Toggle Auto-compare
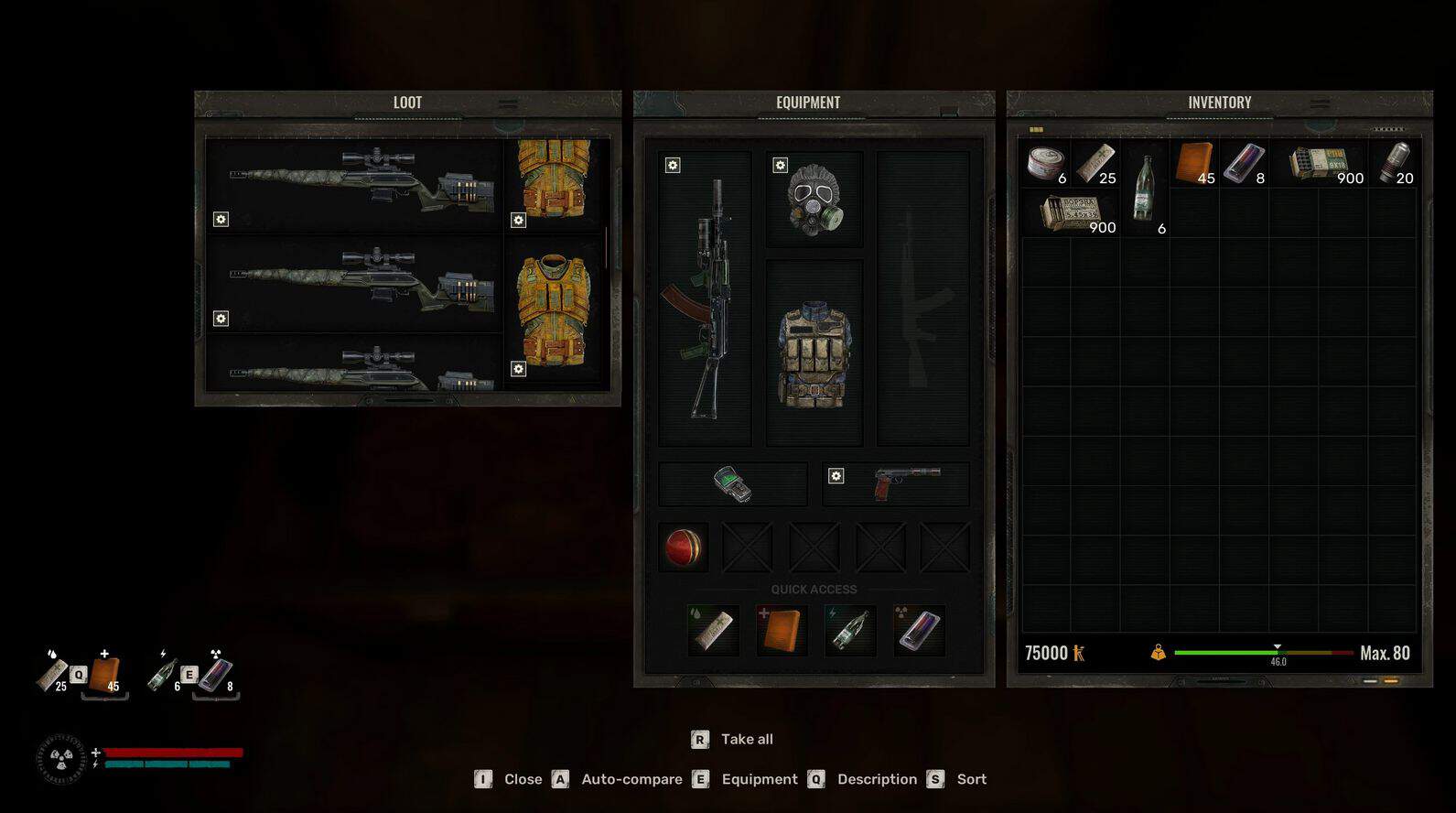The height and width of the screenshot is (813, 1456). (631, 779)
